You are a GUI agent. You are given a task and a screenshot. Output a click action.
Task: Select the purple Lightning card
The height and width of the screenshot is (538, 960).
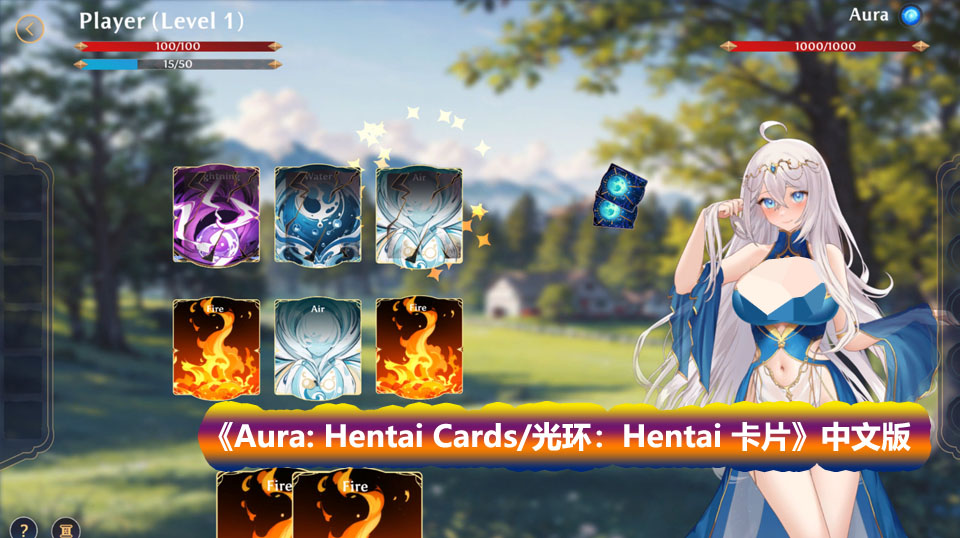point(216,215)
